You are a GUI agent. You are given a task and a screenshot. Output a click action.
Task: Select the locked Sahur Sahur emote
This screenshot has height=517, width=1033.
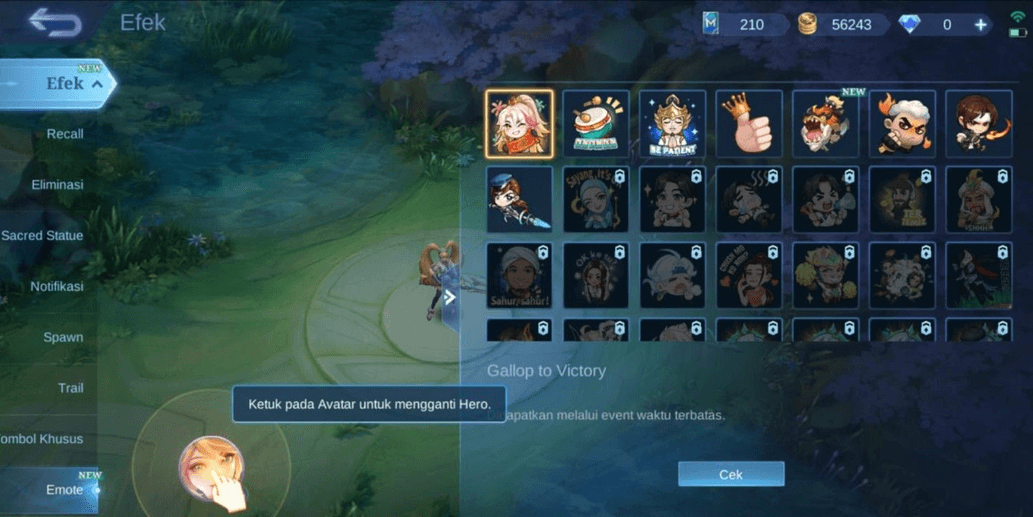[x=519, y=276]
